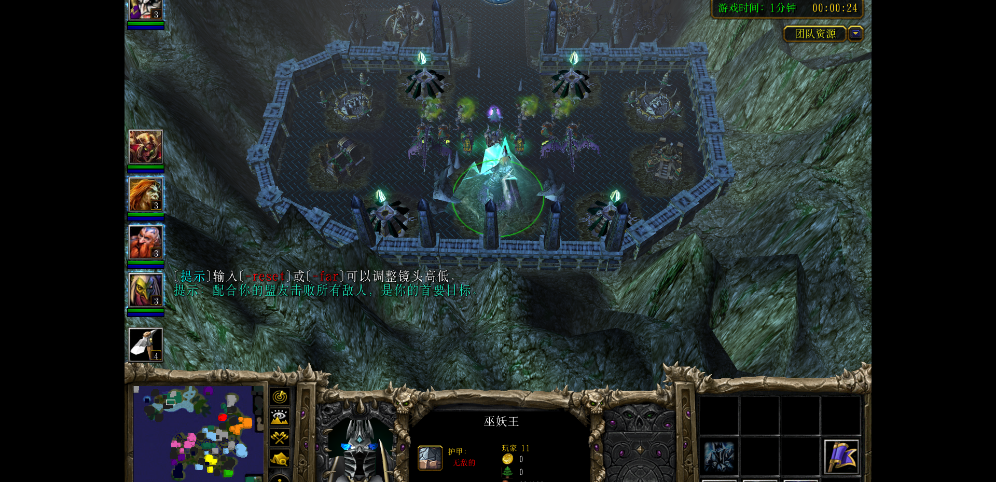Activate the rally point flag command

point(841,456)
